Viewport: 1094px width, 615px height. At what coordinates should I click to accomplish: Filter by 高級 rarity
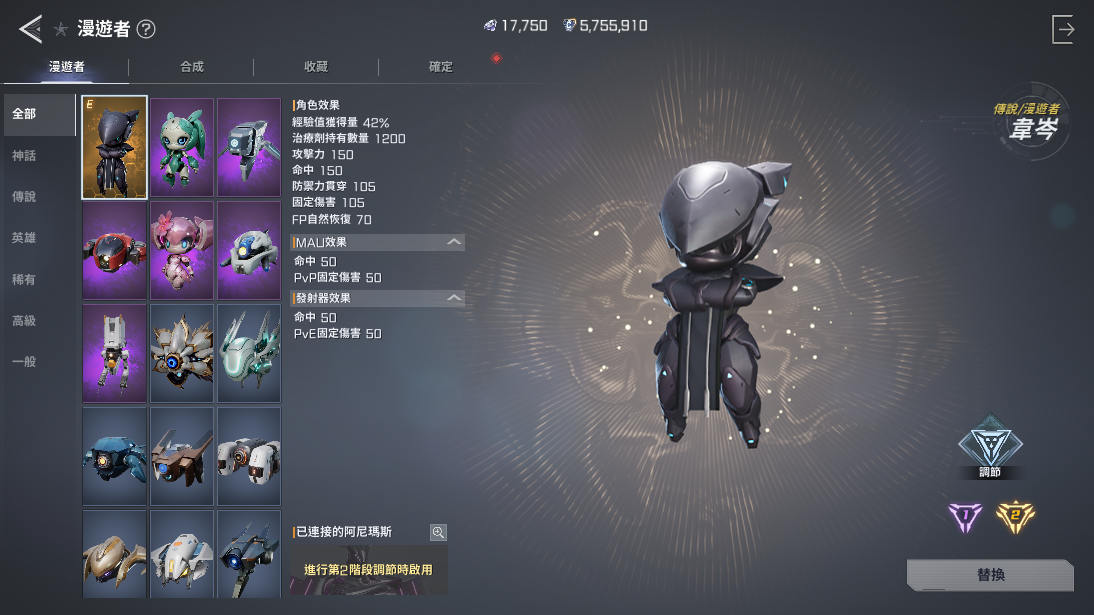click(24, 321)
